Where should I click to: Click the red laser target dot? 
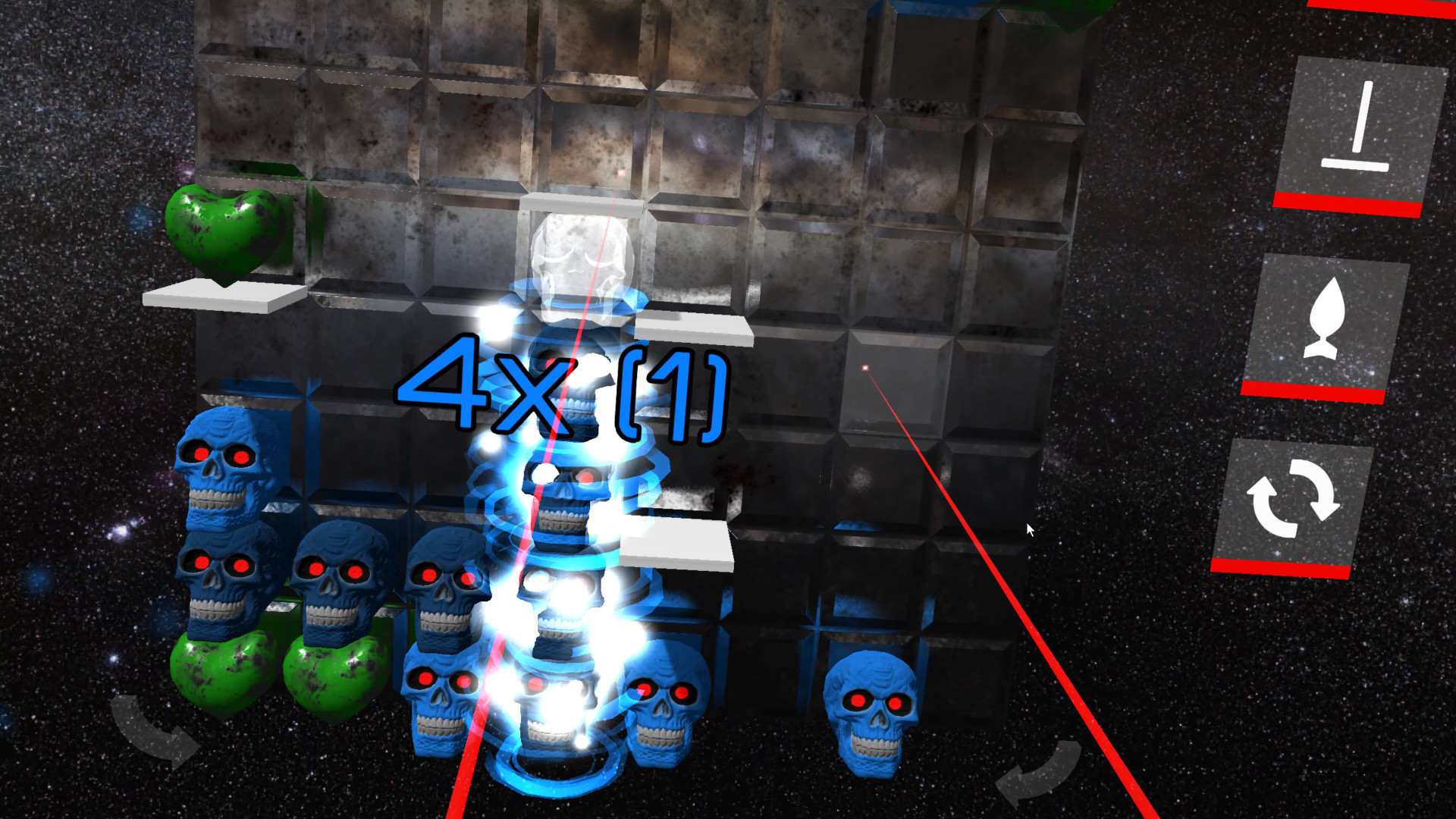[867, 367]
